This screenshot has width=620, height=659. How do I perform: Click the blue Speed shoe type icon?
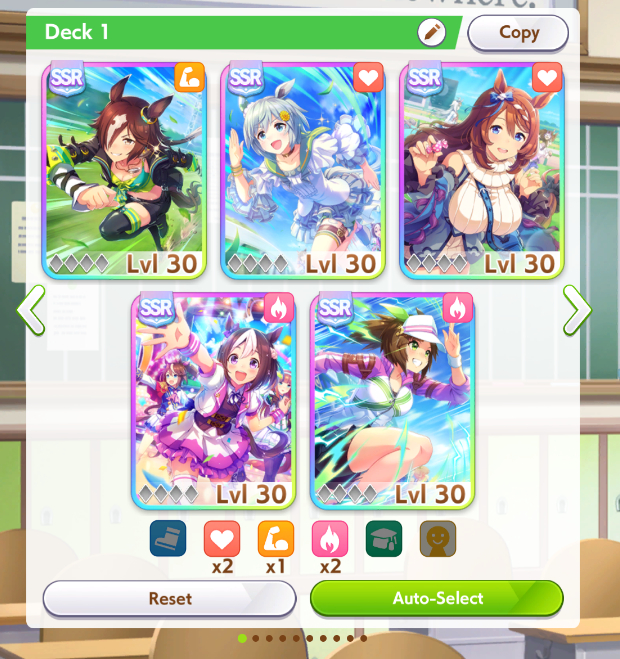click(168, 538)
